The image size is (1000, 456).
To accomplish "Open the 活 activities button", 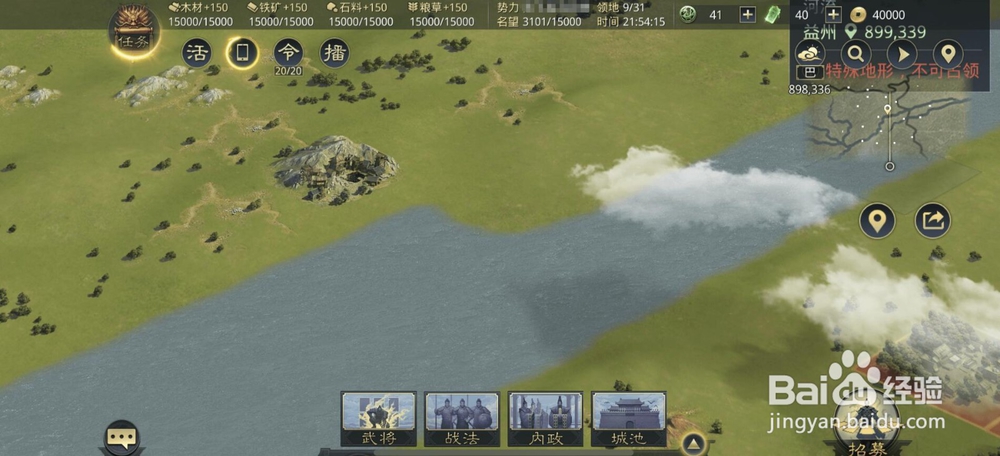I will [197, 52].
